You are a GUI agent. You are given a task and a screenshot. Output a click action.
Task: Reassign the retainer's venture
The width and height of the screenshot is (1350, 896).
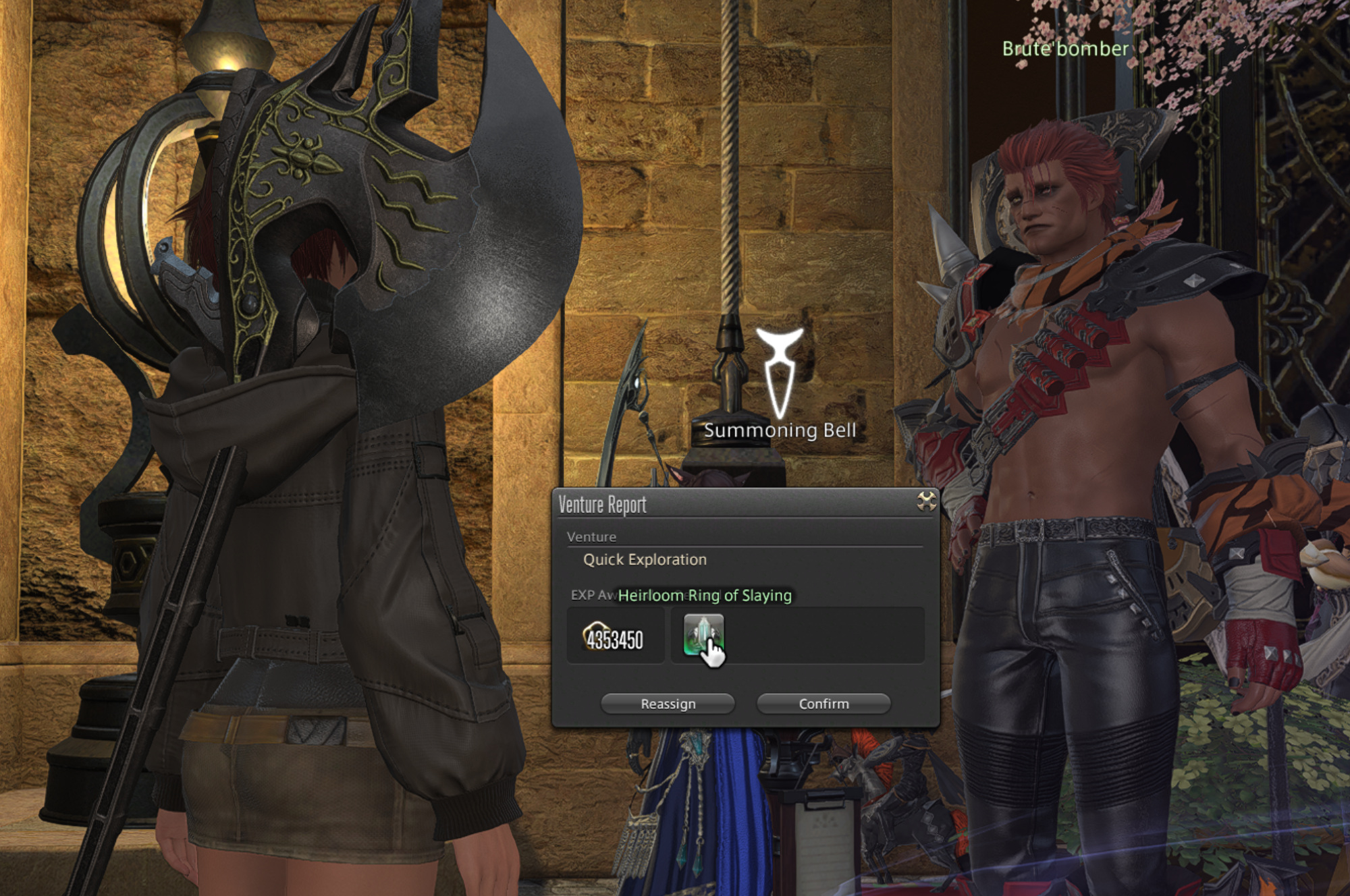click(x=668, y=704)
